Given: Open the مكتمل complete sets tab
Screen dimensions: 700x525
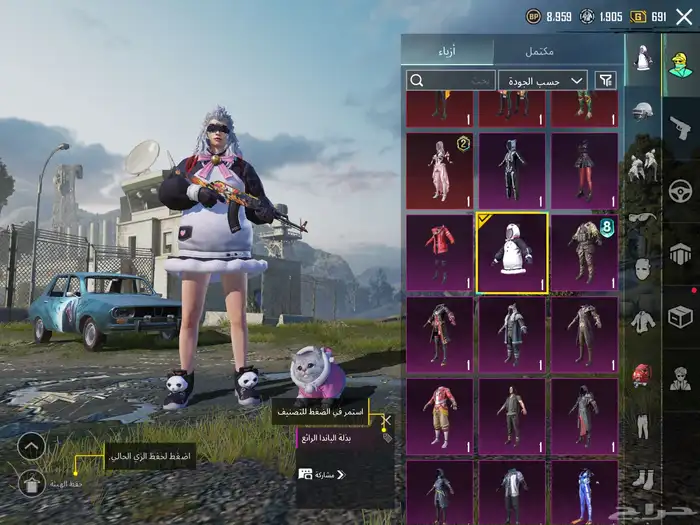Looking at the screenshot, I should [540, 51].
